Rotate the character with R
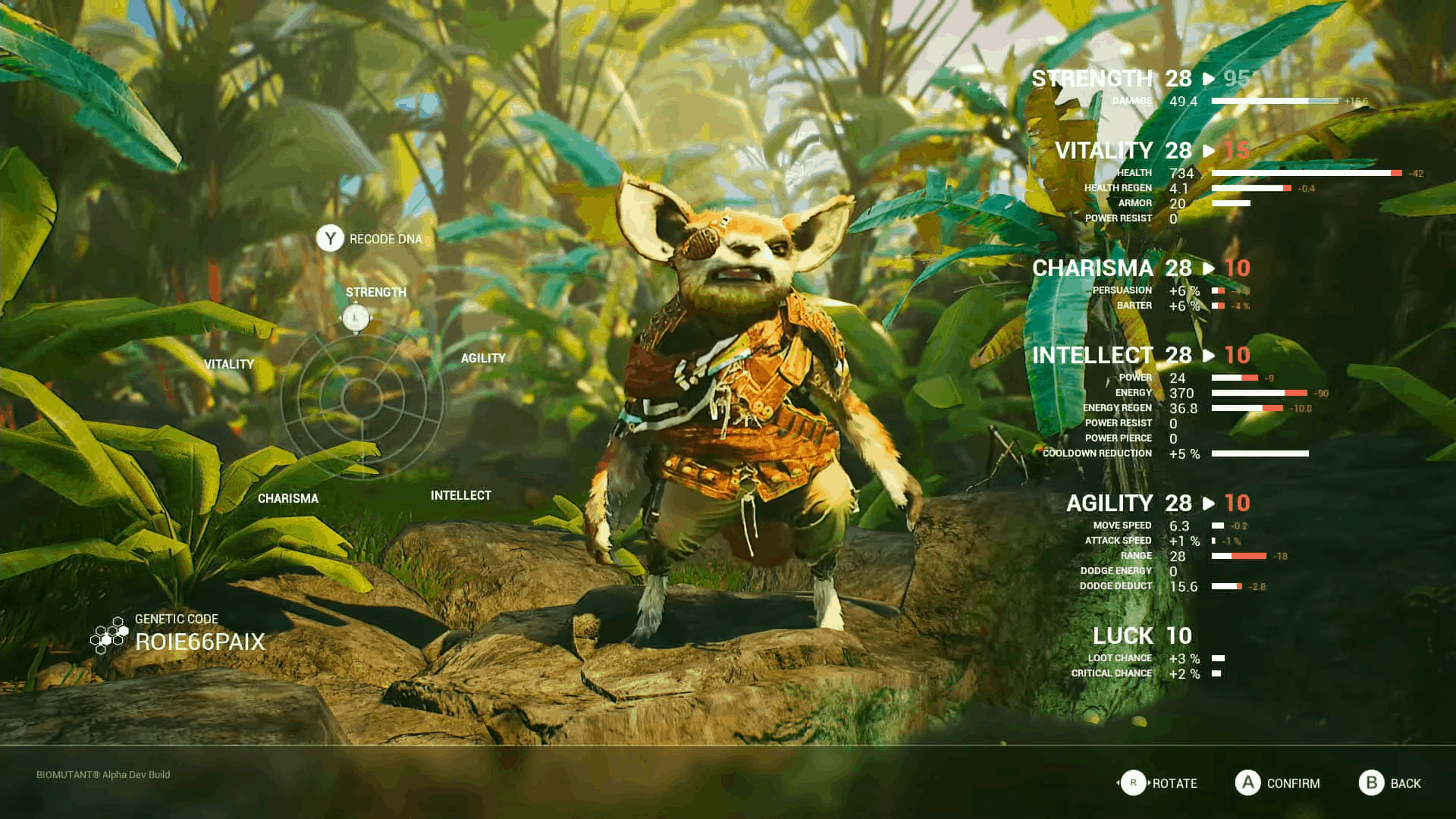Image resolution: width=1456 pixels, height=819 pixels. (1135, 783)
